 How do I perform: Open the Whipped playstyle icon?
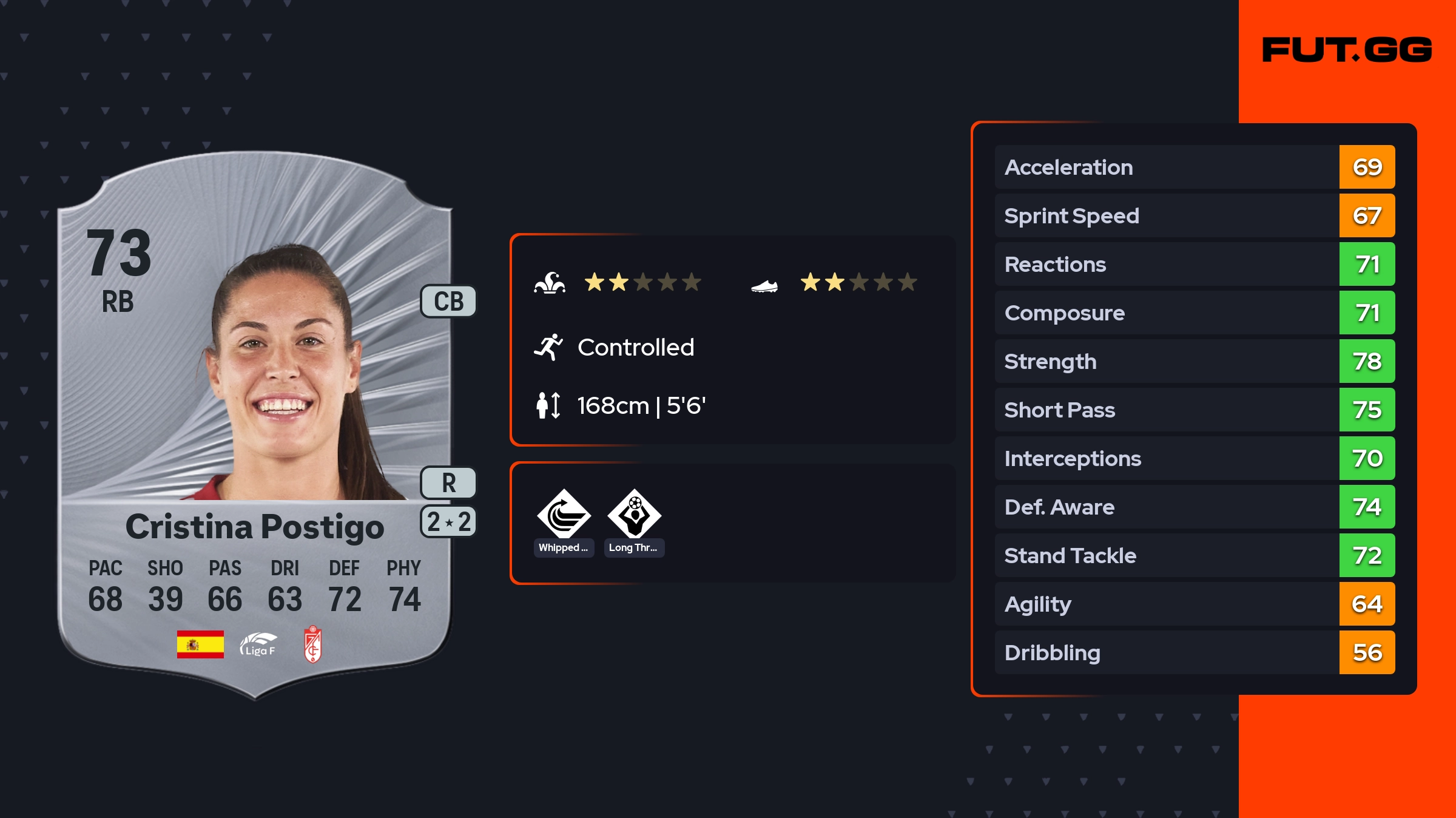tap(564, 515)
